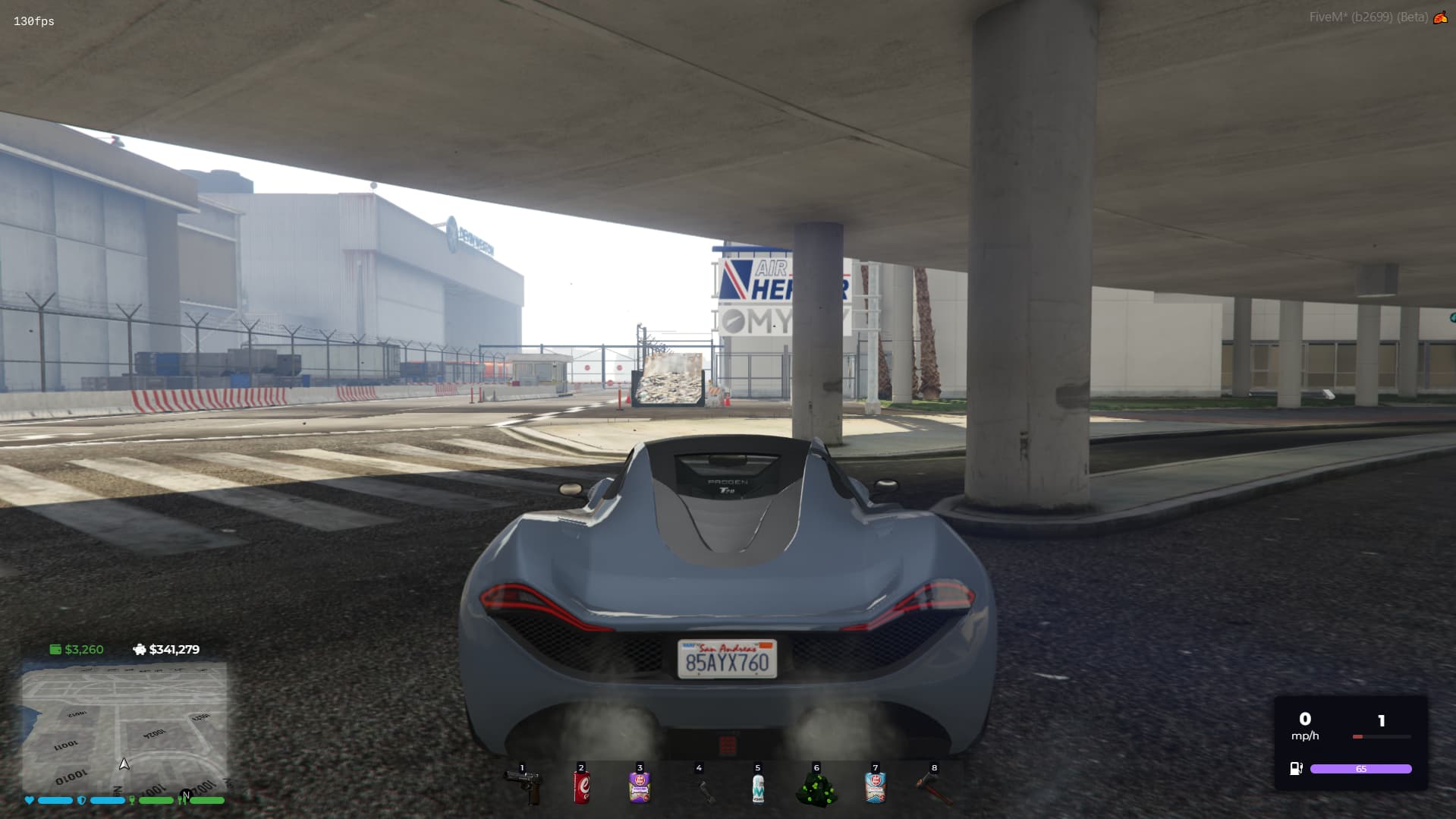The height and width of the screenshot is (819, 1456).
Task: Click the player arrow on the minimap
Action: tap(124, 764)
